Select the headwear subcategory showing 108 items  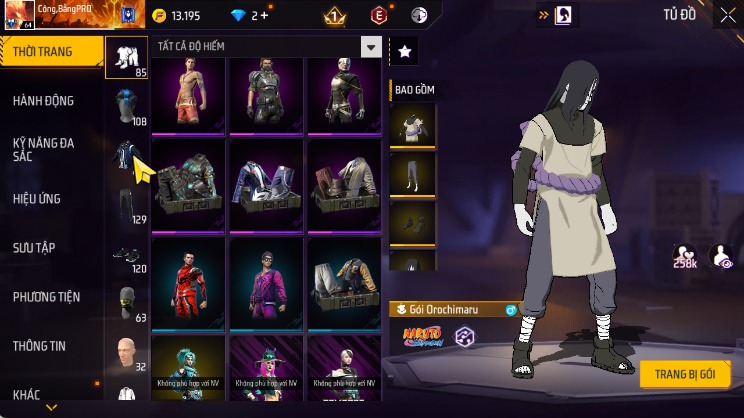(x=126, y=108)
